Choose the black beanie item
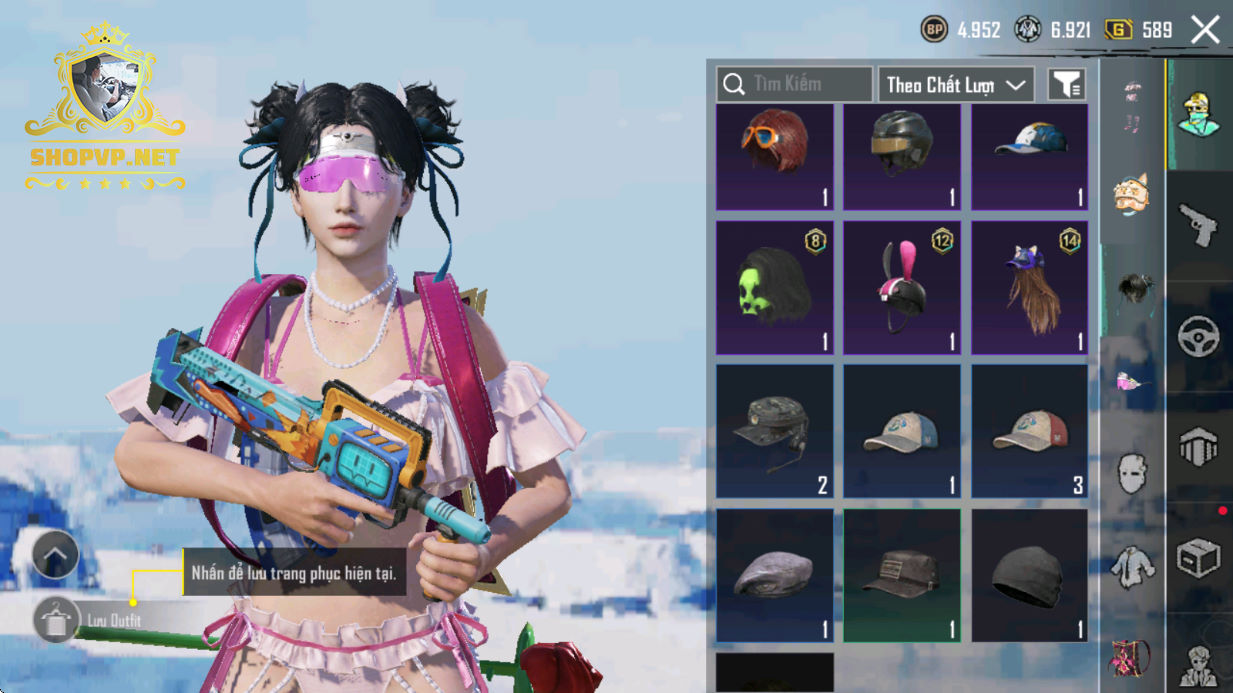Image resolution: width=1233 pixels, height=693 pixels. coord(1030,575)
